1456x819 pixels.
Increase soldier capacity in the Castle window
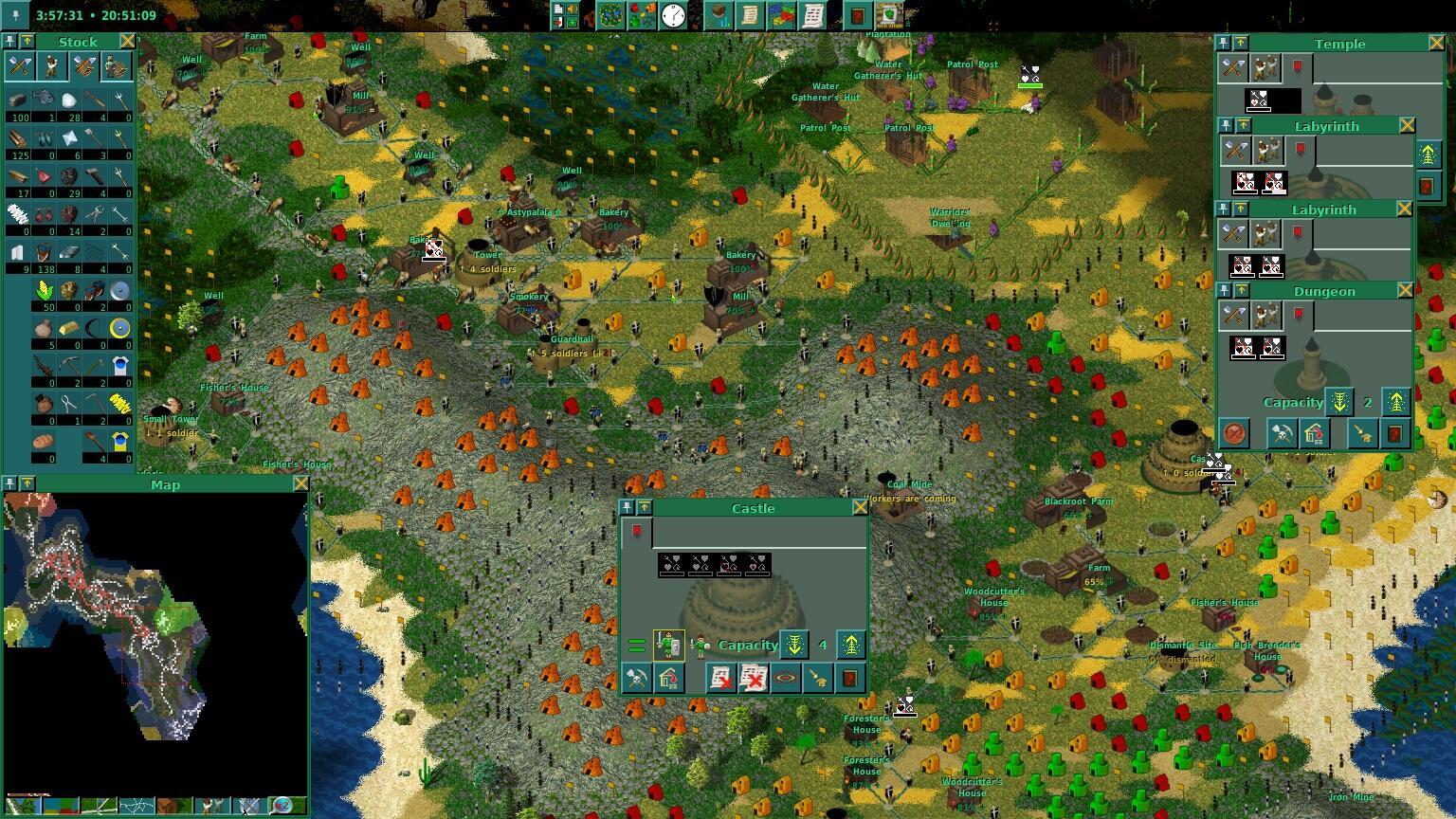(852, 645)
